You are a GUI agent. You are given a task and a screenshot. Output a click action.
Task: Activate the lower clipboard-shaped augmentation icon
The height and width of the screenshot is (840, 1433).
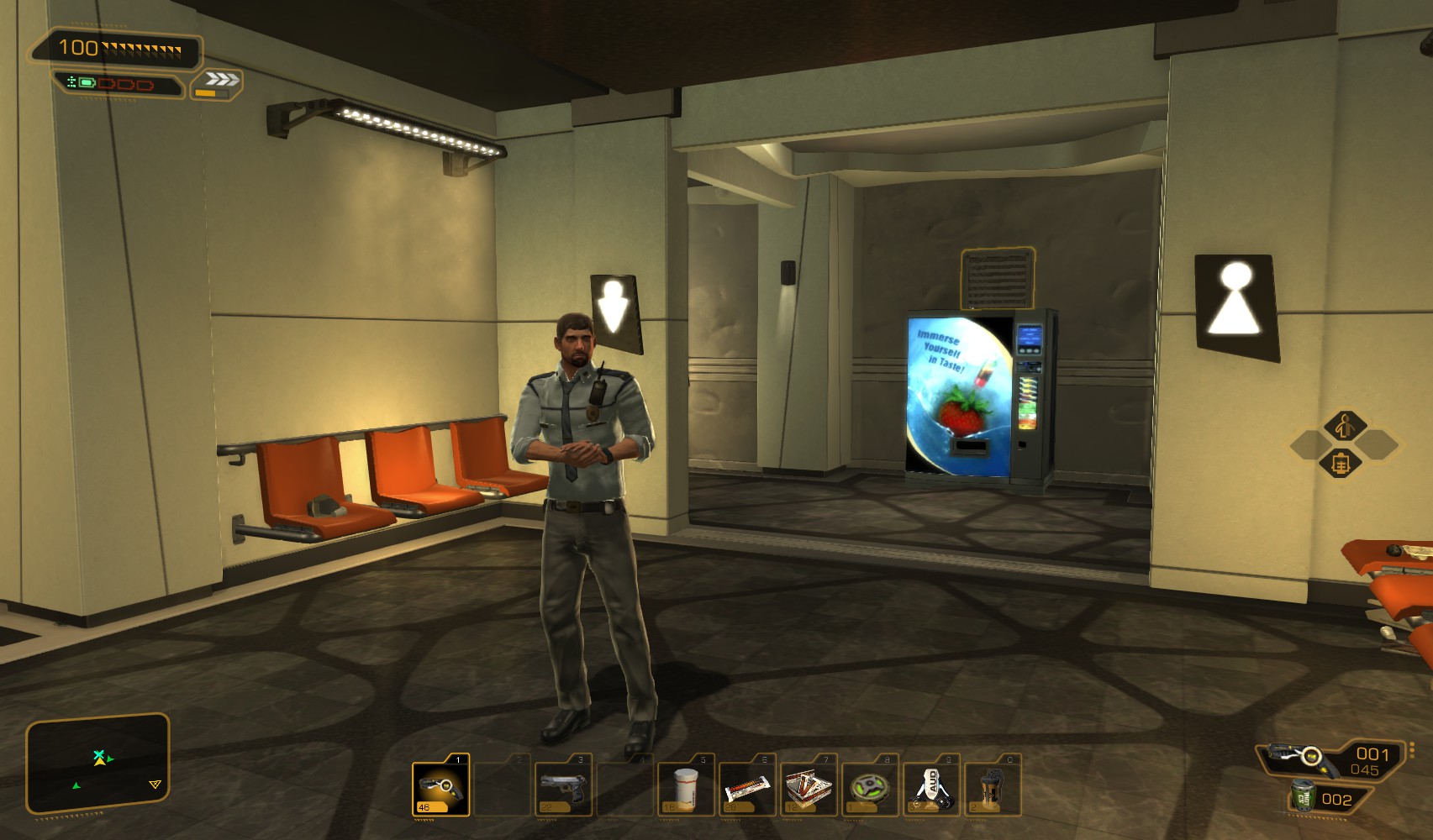(x=1342, y=463)
